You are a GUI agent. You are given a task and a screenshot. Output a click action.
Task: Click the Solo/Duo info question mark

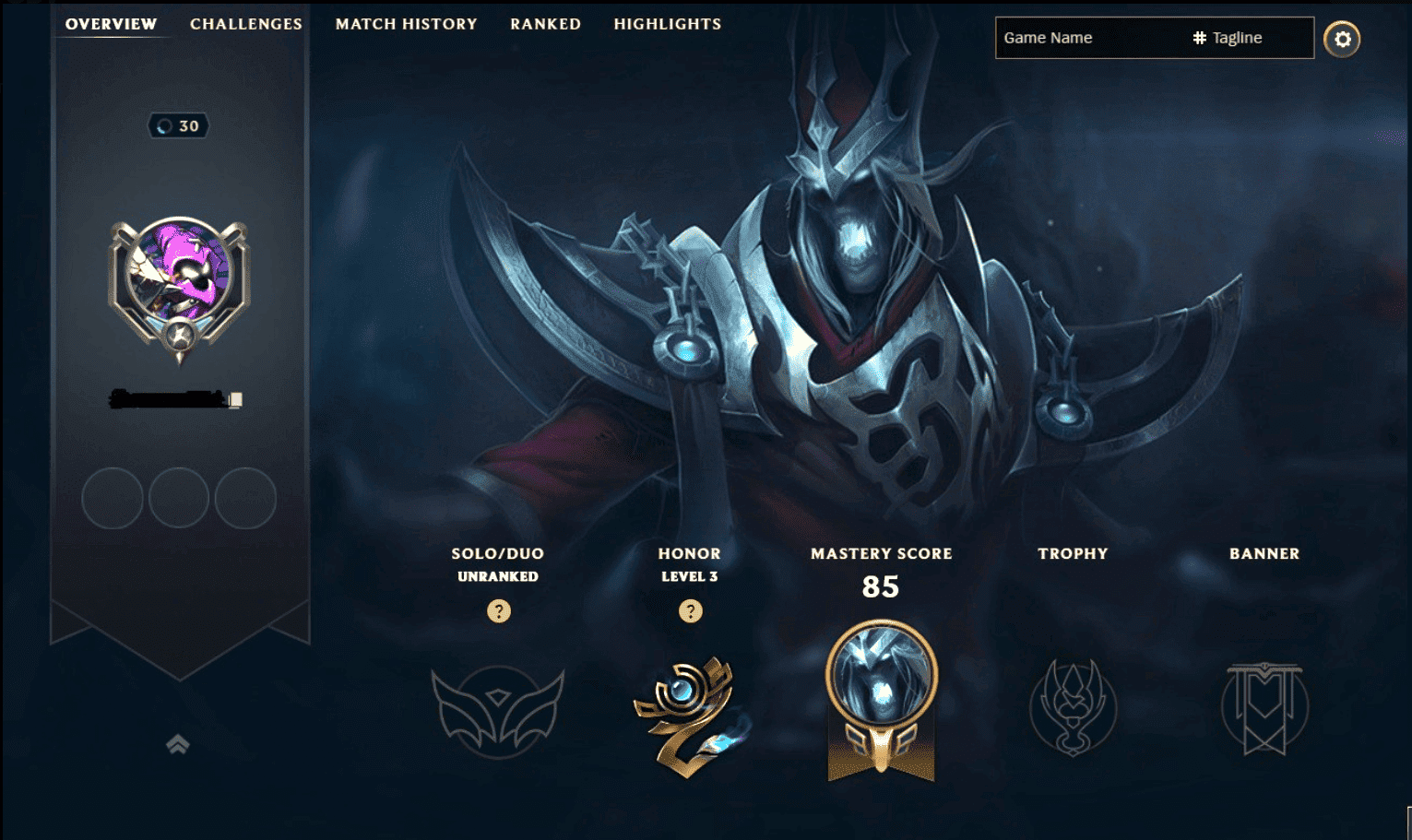click(x=498, y=610)
